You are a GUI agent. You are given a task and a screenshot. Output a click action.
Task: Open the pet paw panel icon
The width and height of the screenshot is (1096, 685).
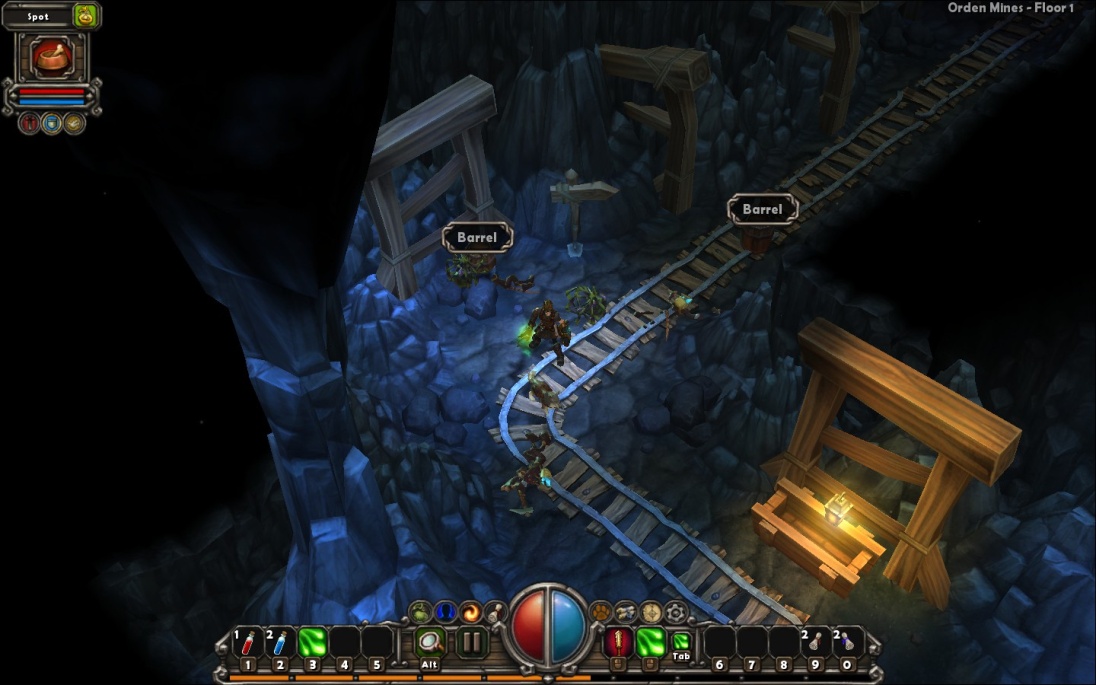click(x=601, y=612)
